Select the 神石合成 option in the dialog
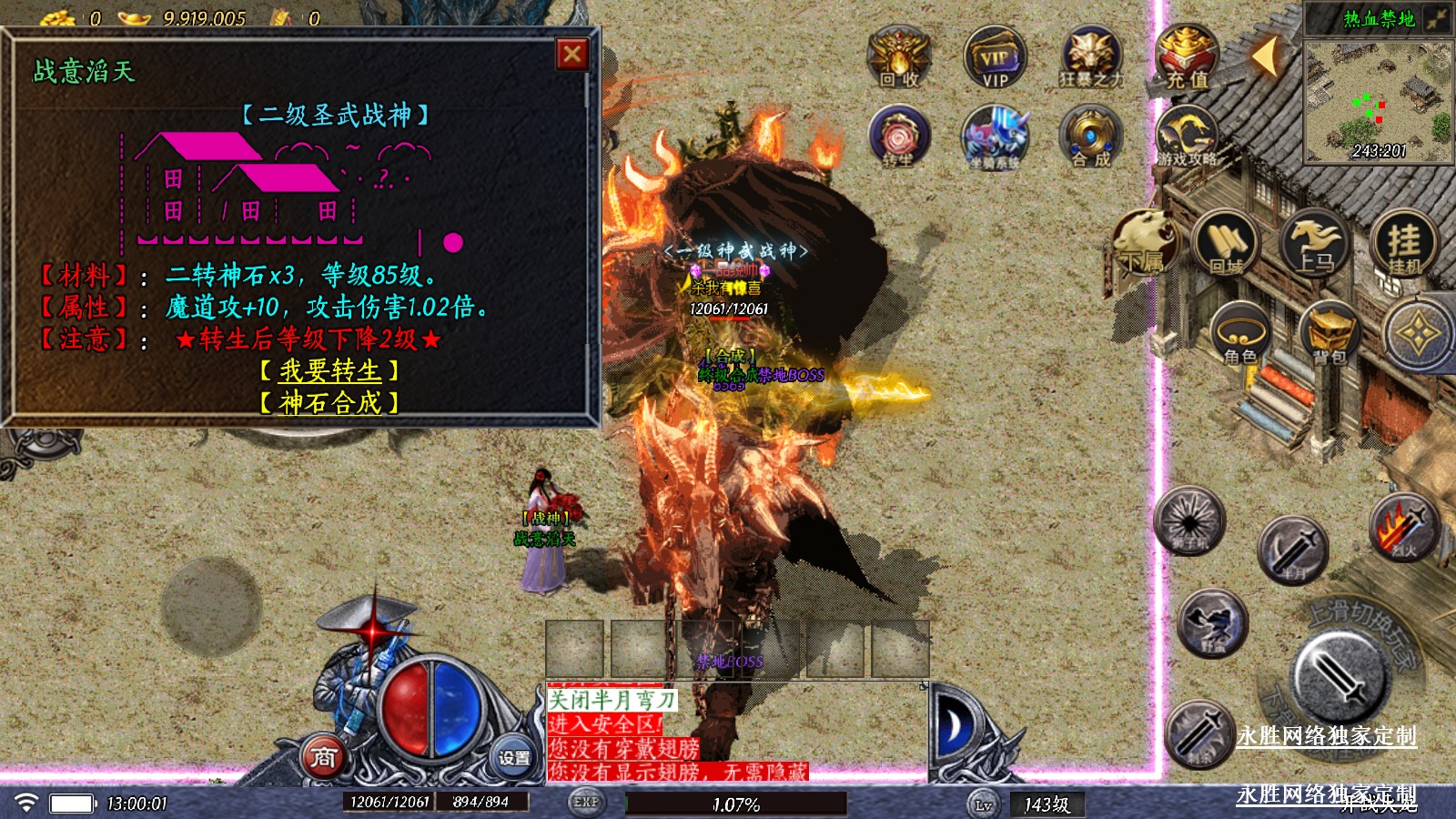The image size is (1456, 819). [329, 402]
